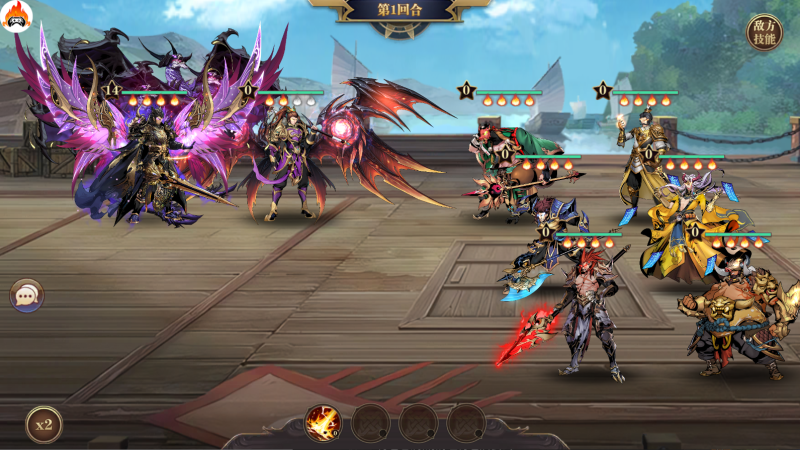Open the enemy skills (敌方技能) panel
This screenshot has height=450, width=800.
pos(765,32)
